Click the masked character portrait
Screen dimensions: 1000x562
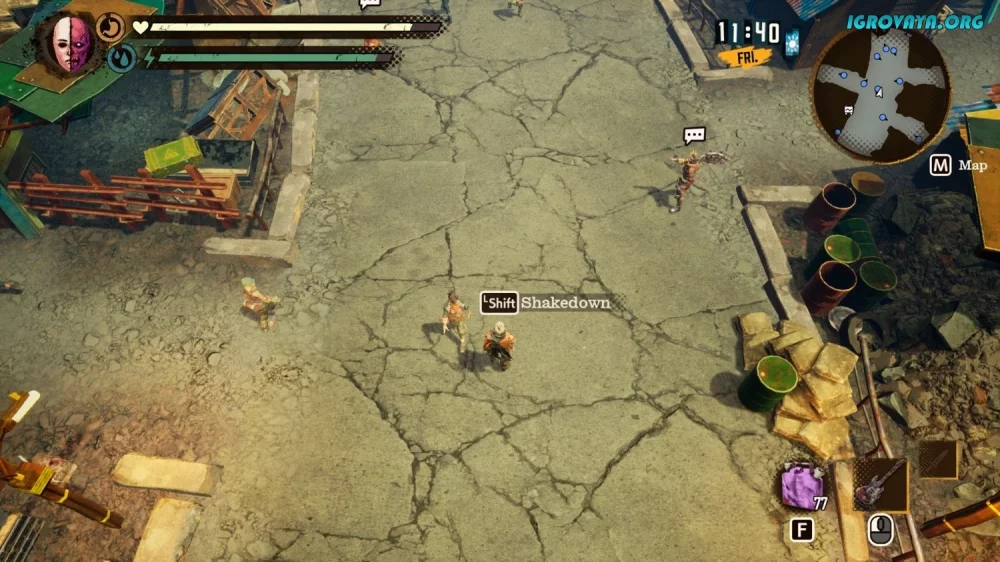(71, 44)
